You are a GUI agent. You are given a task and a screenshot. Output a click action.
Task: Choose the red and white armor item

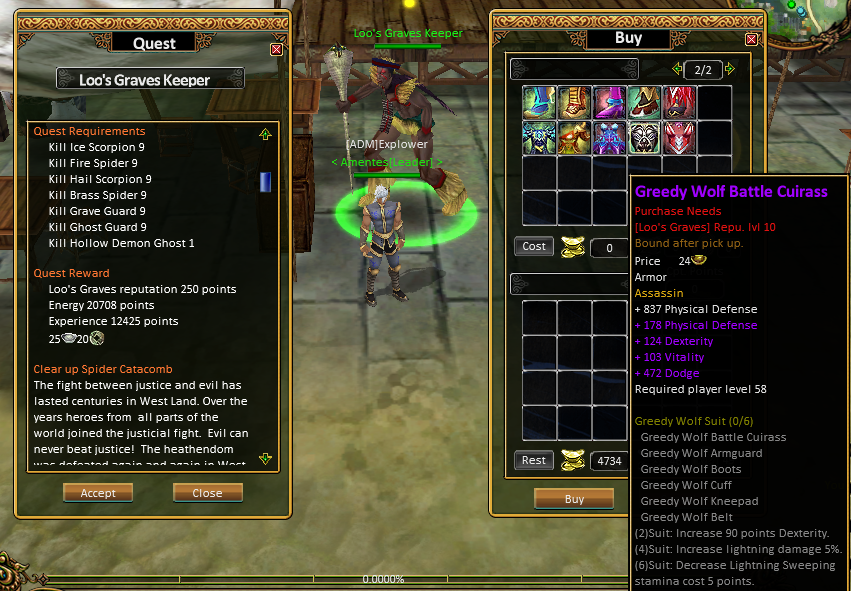tap(679, 137)
